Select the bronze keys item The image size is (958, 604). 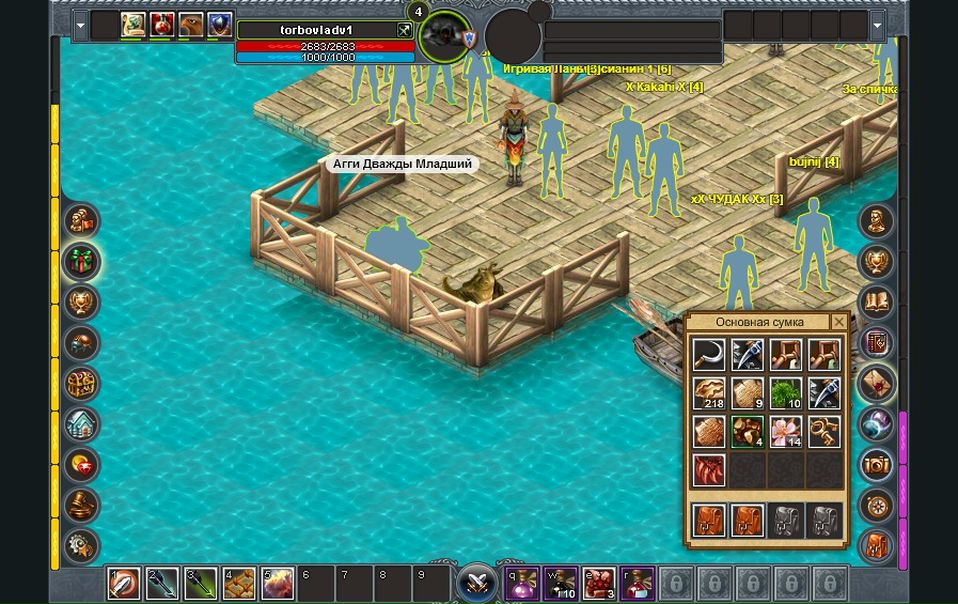pyautogui.click(x=825, y=432)
